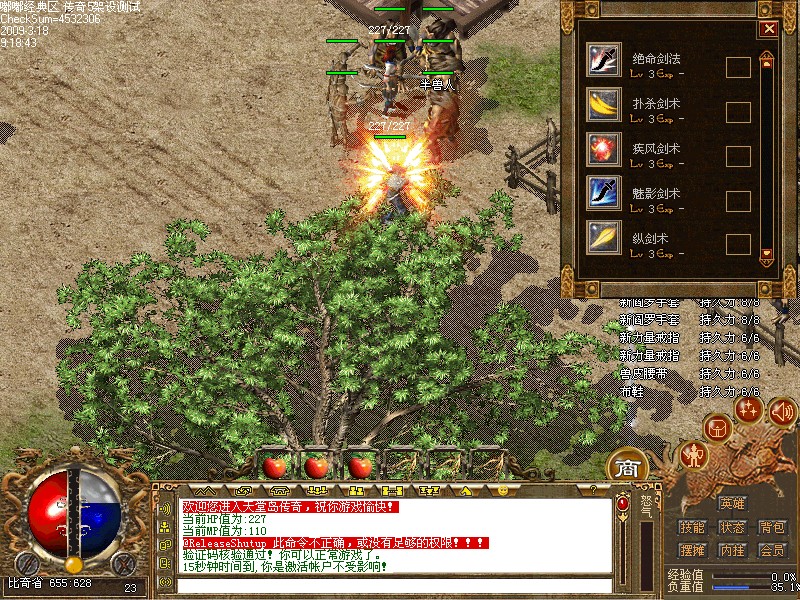Image resolution: width=800 pixels, height=600 pixels.
Task: Click the round character figure icon
Action: coord(693,456)
